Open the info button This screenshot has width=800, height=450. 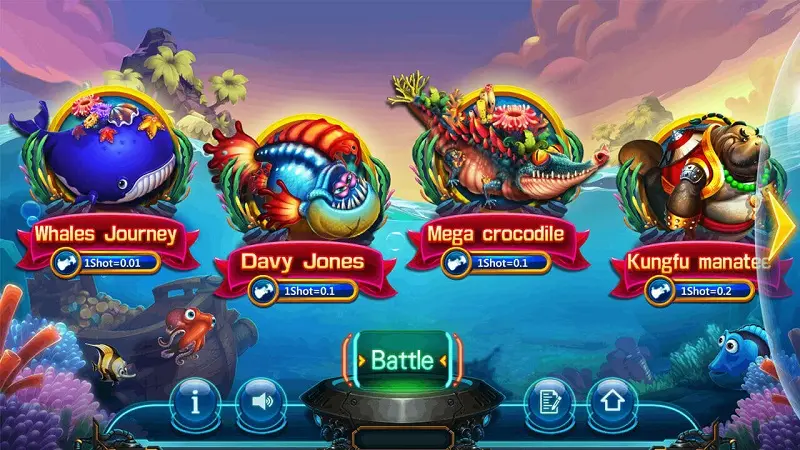click(196, 402)
